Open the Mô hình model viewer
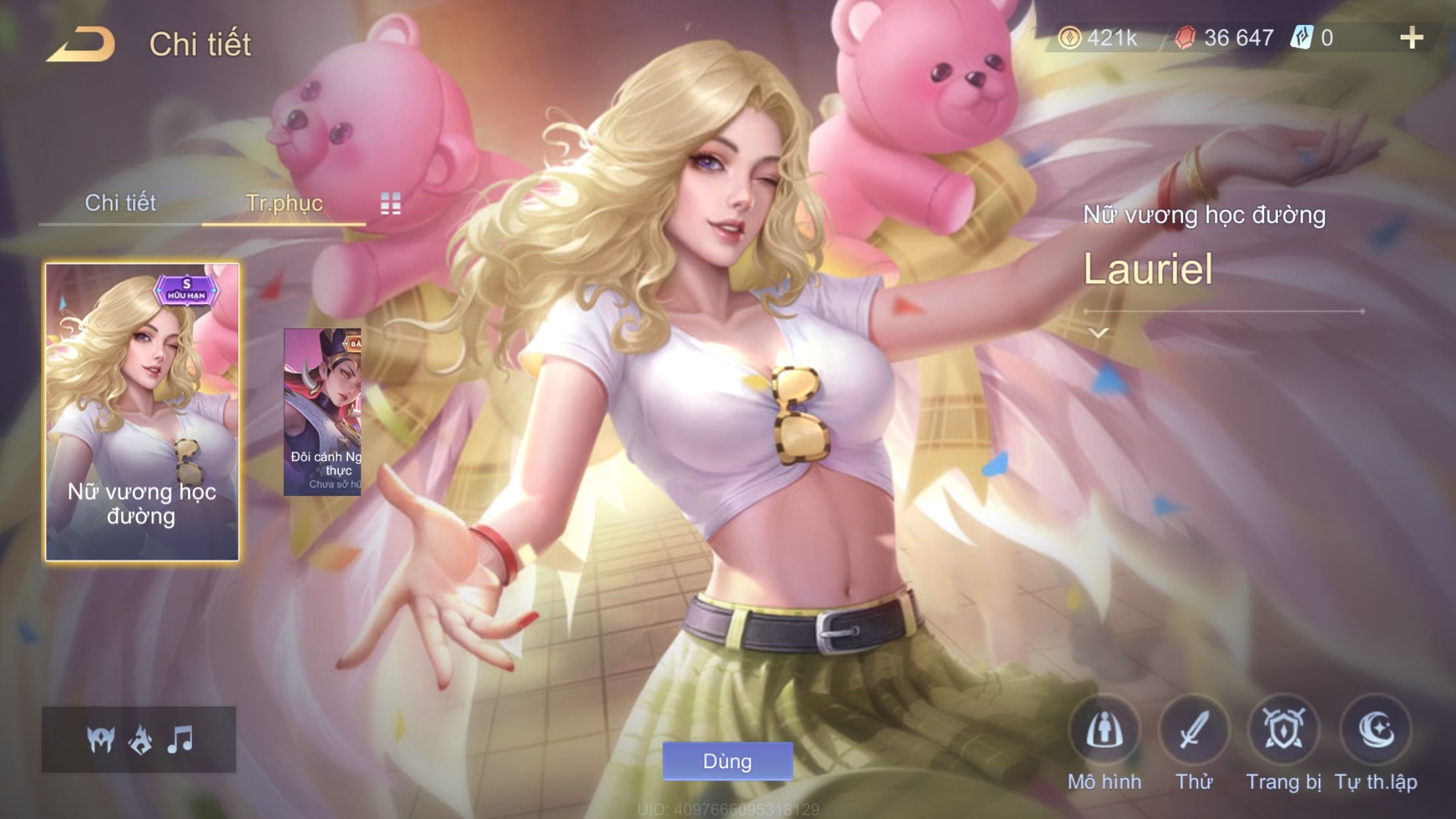This screenshot has height=819, width=1456. click(1105, 731)
